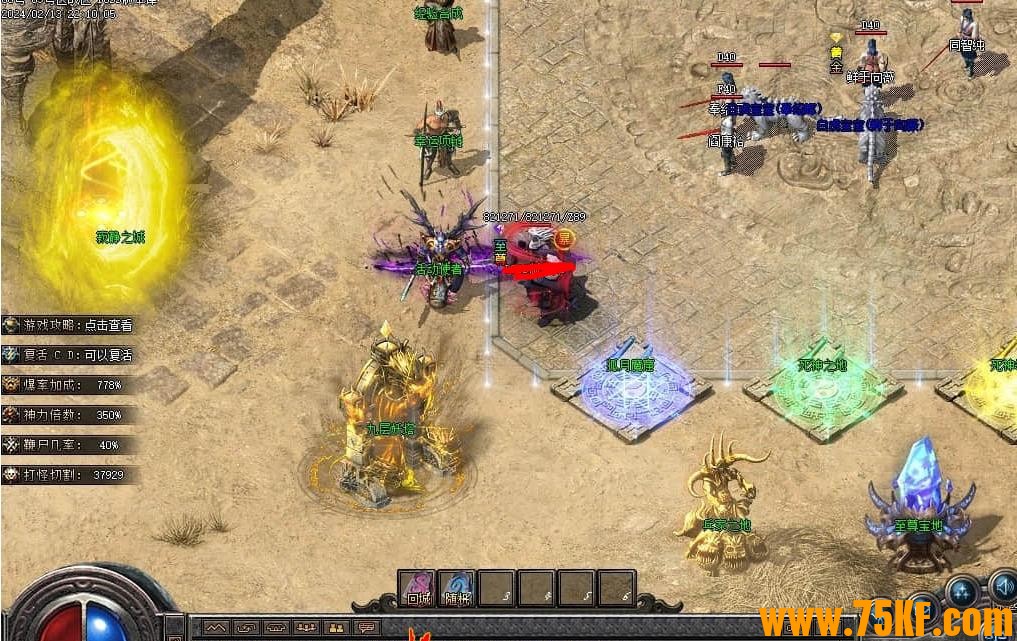Toggle the speaker sound button
1017x641 pixels.
click(1002, 587)
